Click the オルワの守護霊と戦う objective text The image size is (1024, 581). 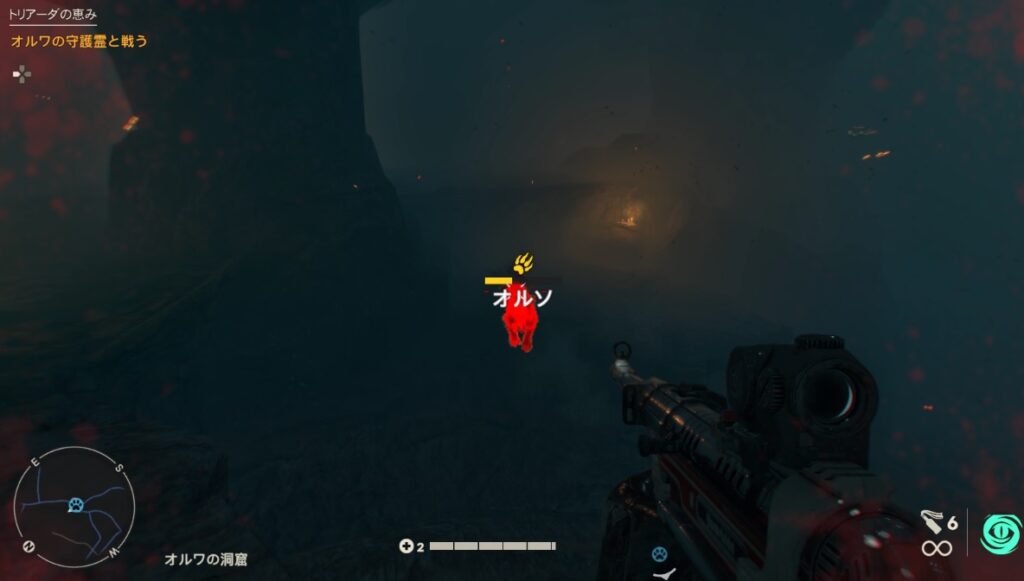pos(79,41)
